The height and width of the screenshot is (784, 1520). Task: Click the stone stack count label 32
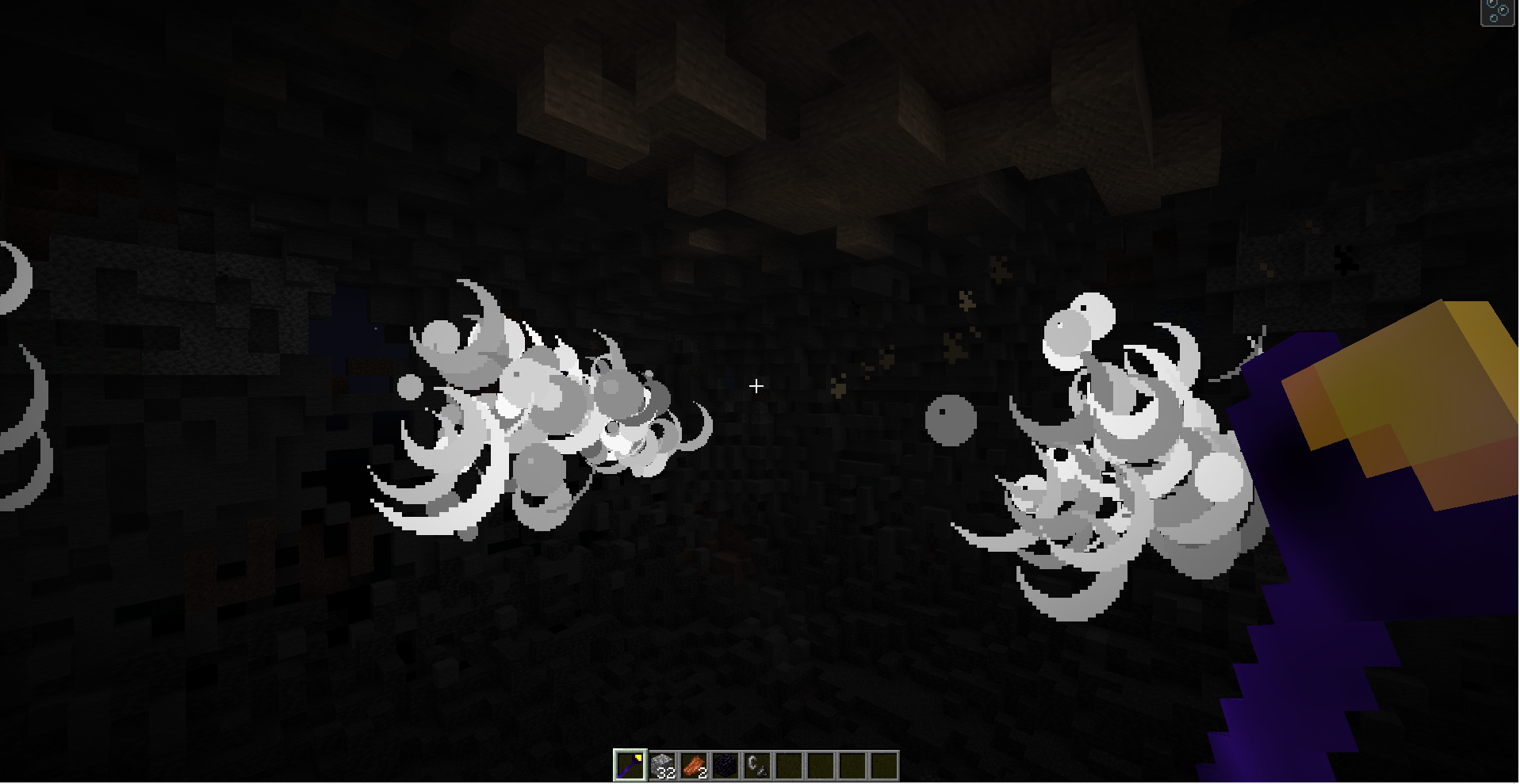pyautogui.click(x=667, y=771)
